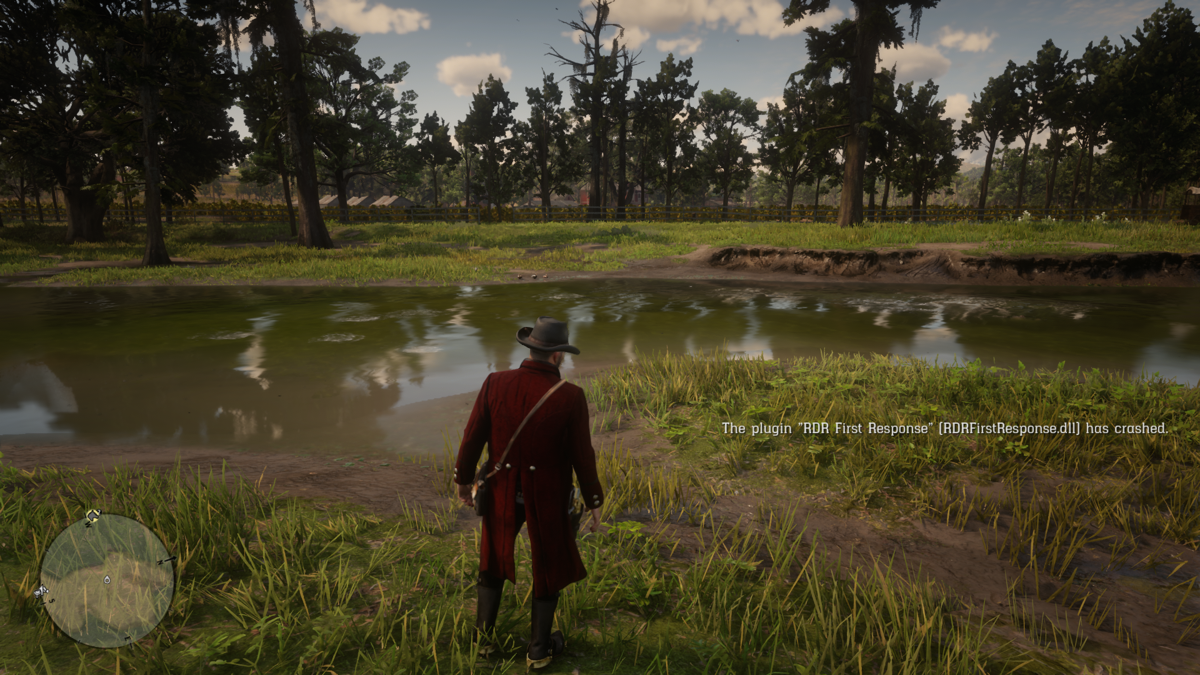Open the circular minimap
The height and width of the screenshot is (675, 1200).
tap(107, 580)
